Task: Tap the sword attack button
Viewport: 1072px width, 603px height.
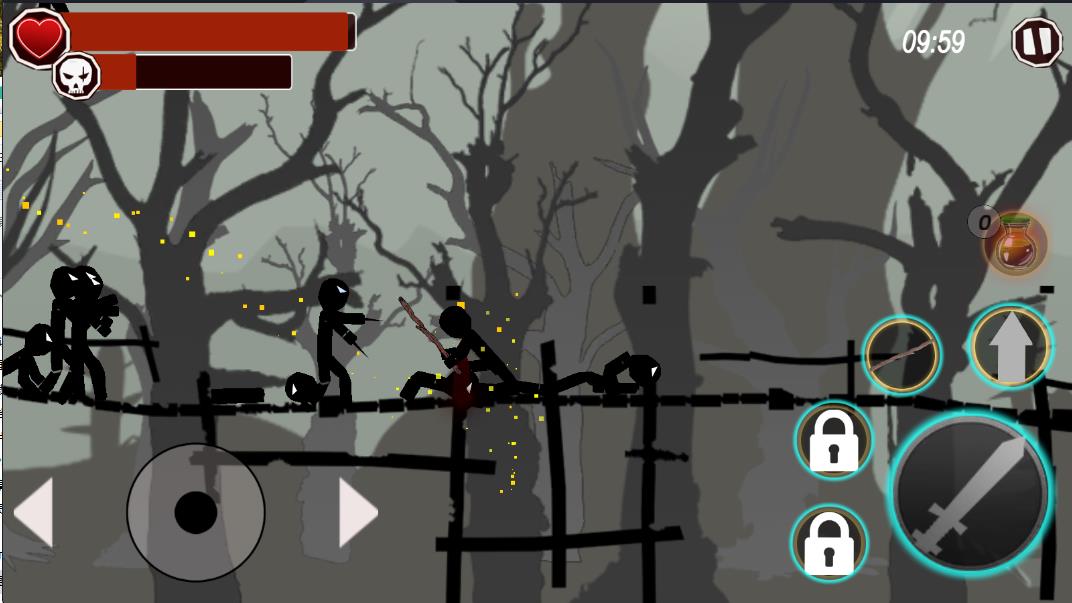Action: [968, 494]
